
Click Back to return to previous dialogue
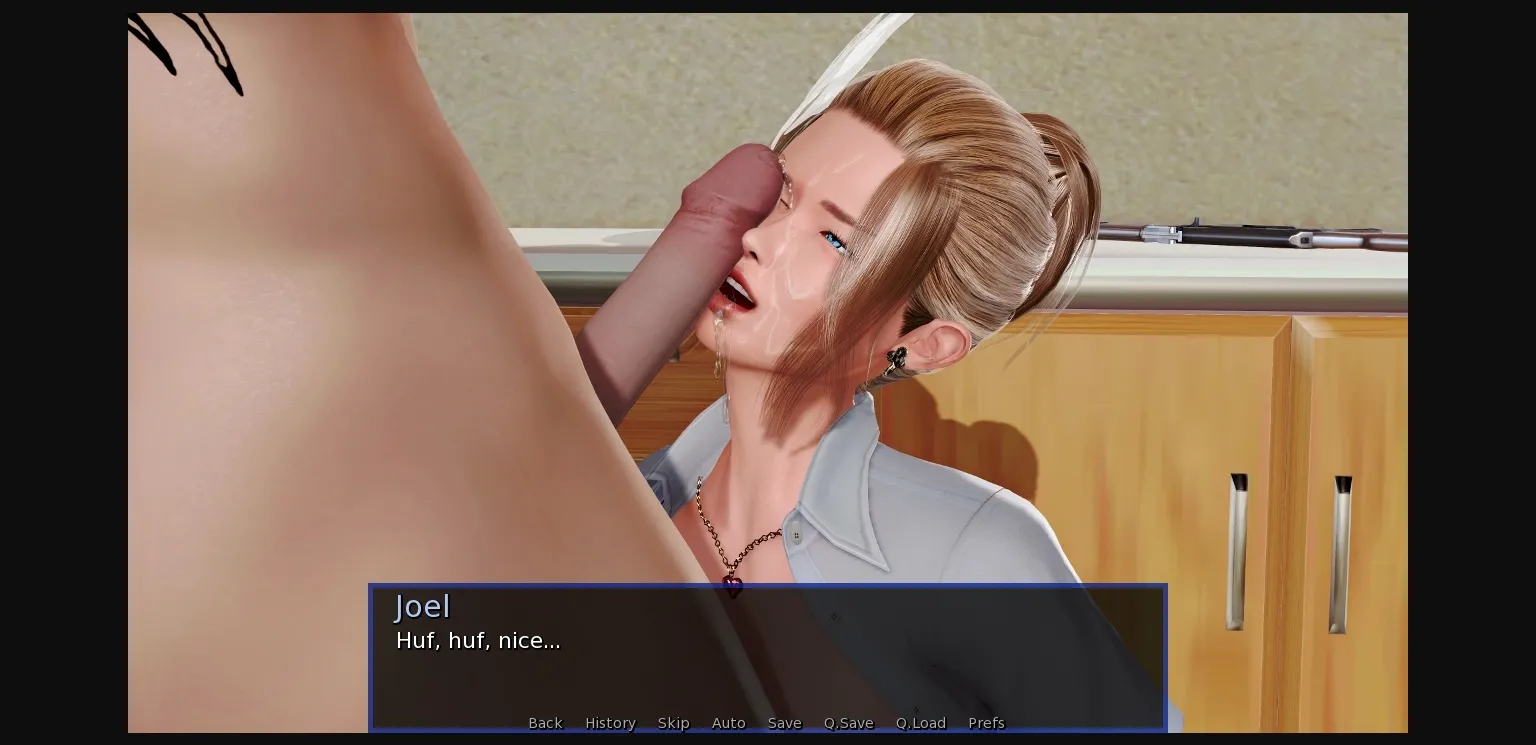(x=545, y=723)
